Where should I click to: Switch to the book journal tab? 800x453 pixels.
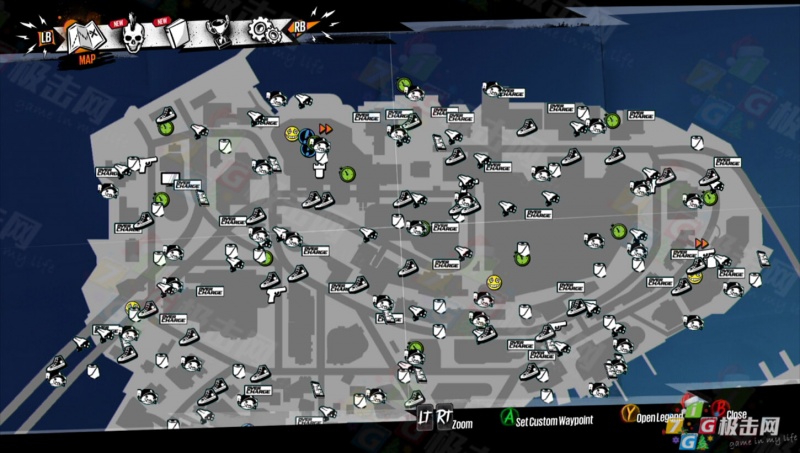pyautogui.click(x=178, y=35)
